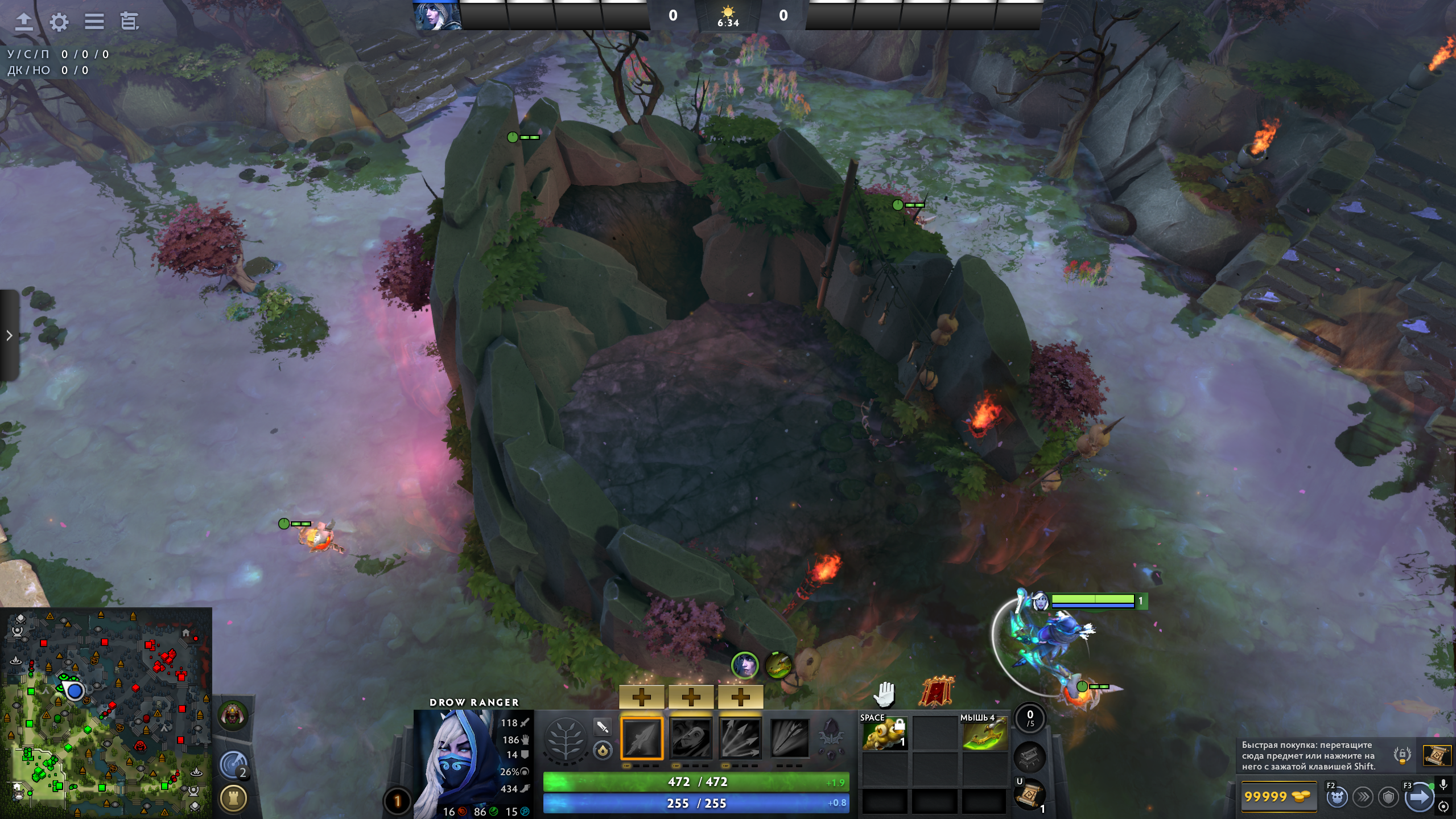
Task: Select the Frost Arrows ability icon
Action: 642,738
